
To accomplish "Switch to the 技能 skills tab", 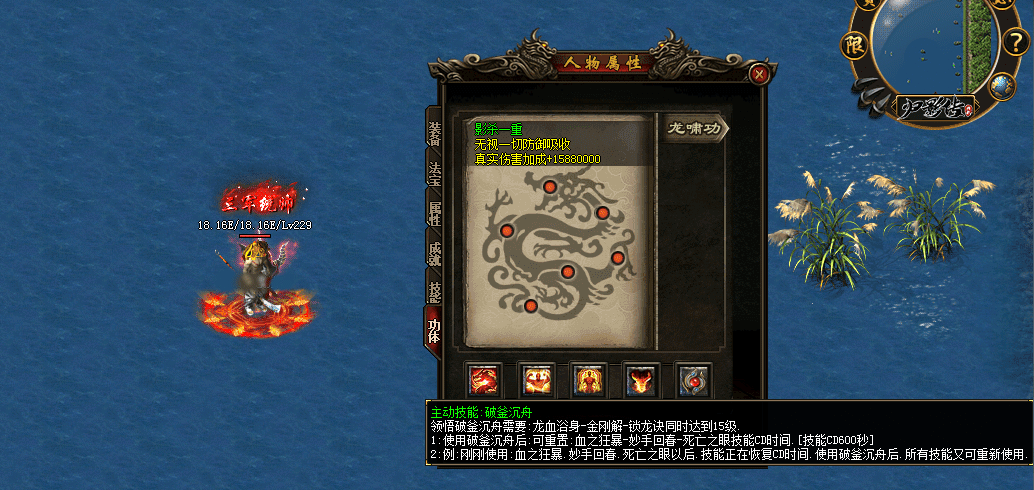I will click(434, 291).
